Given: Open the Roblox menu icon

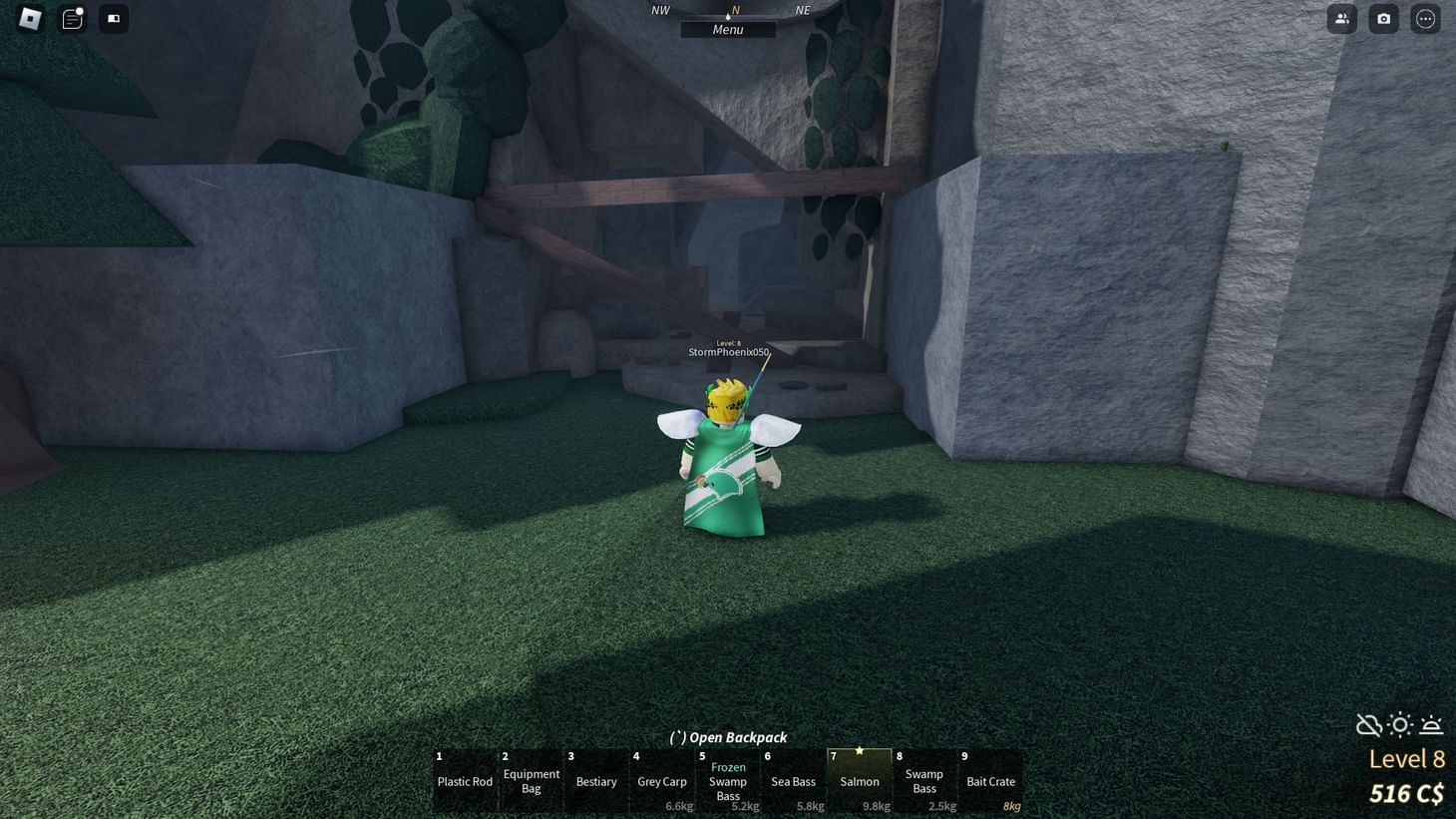Looking at the screenshot, I should 29,18.
